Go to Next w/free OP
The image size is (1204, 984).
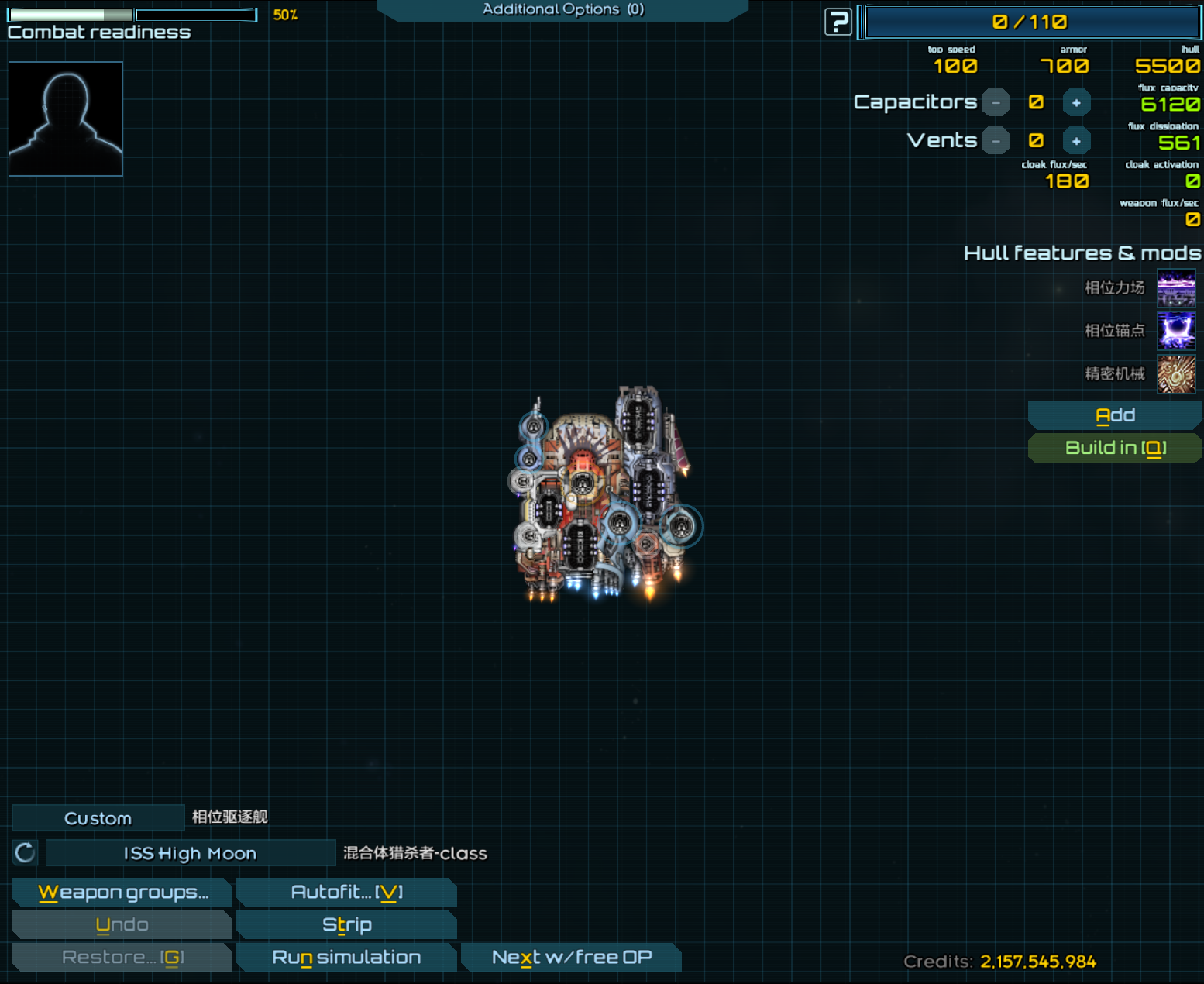coord(571,958)
